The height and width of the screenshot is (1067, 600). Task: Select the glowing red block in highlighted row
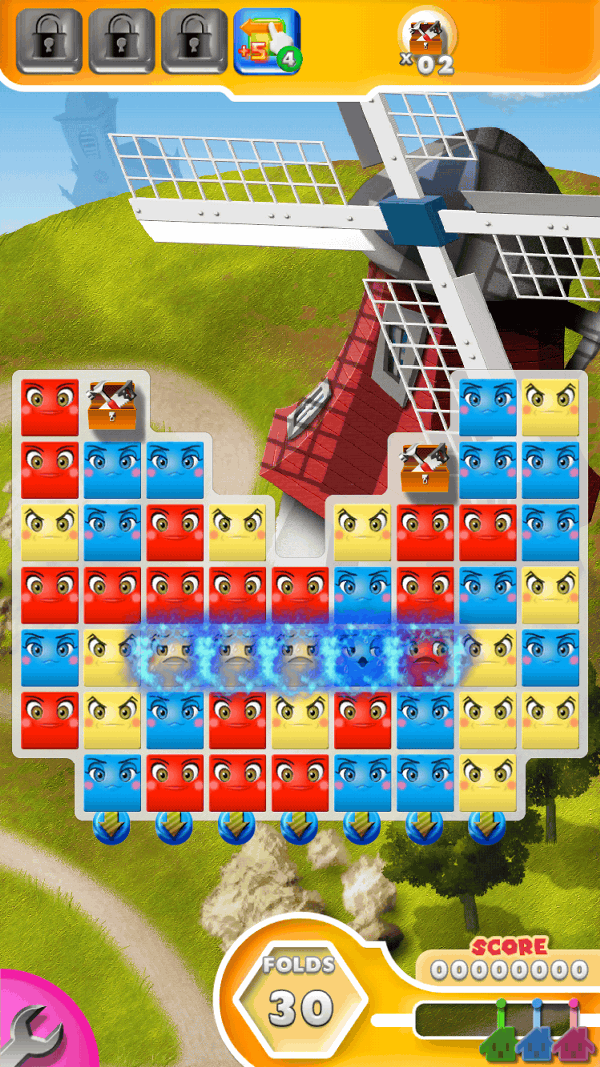pos(426,657)
